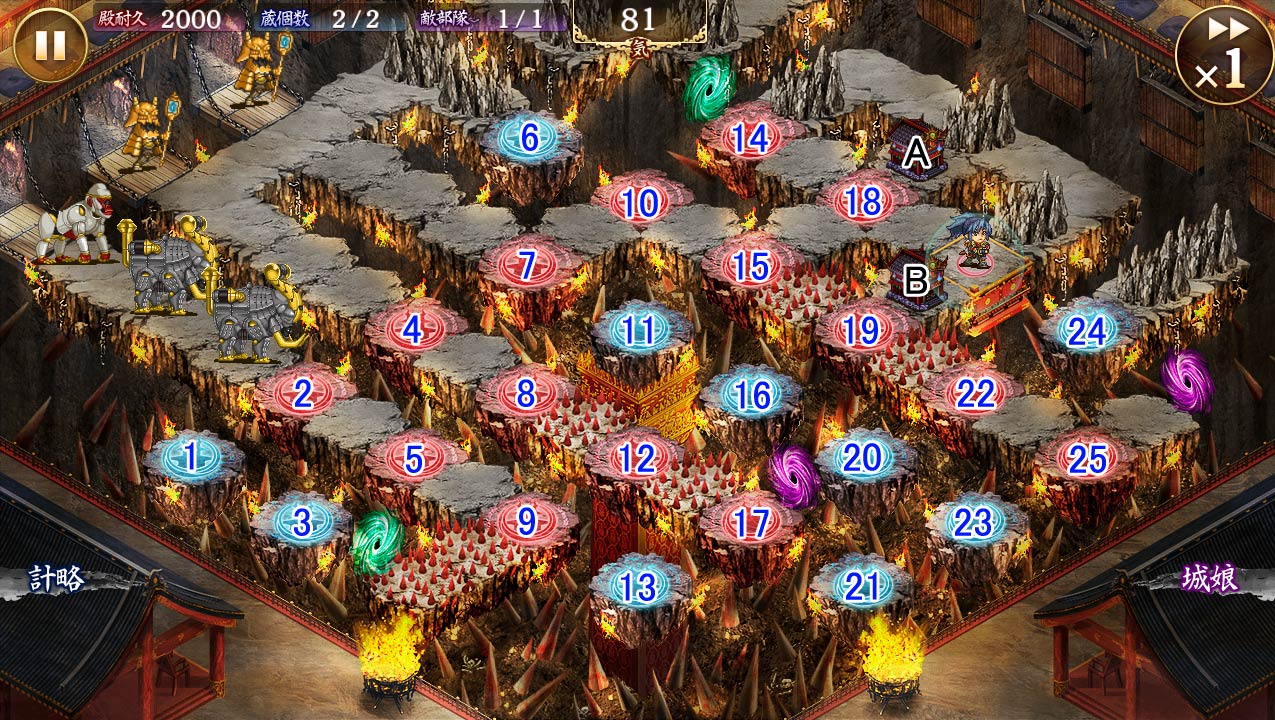
Task: Select deployment tile 6
Action: (x=530, y=139)
